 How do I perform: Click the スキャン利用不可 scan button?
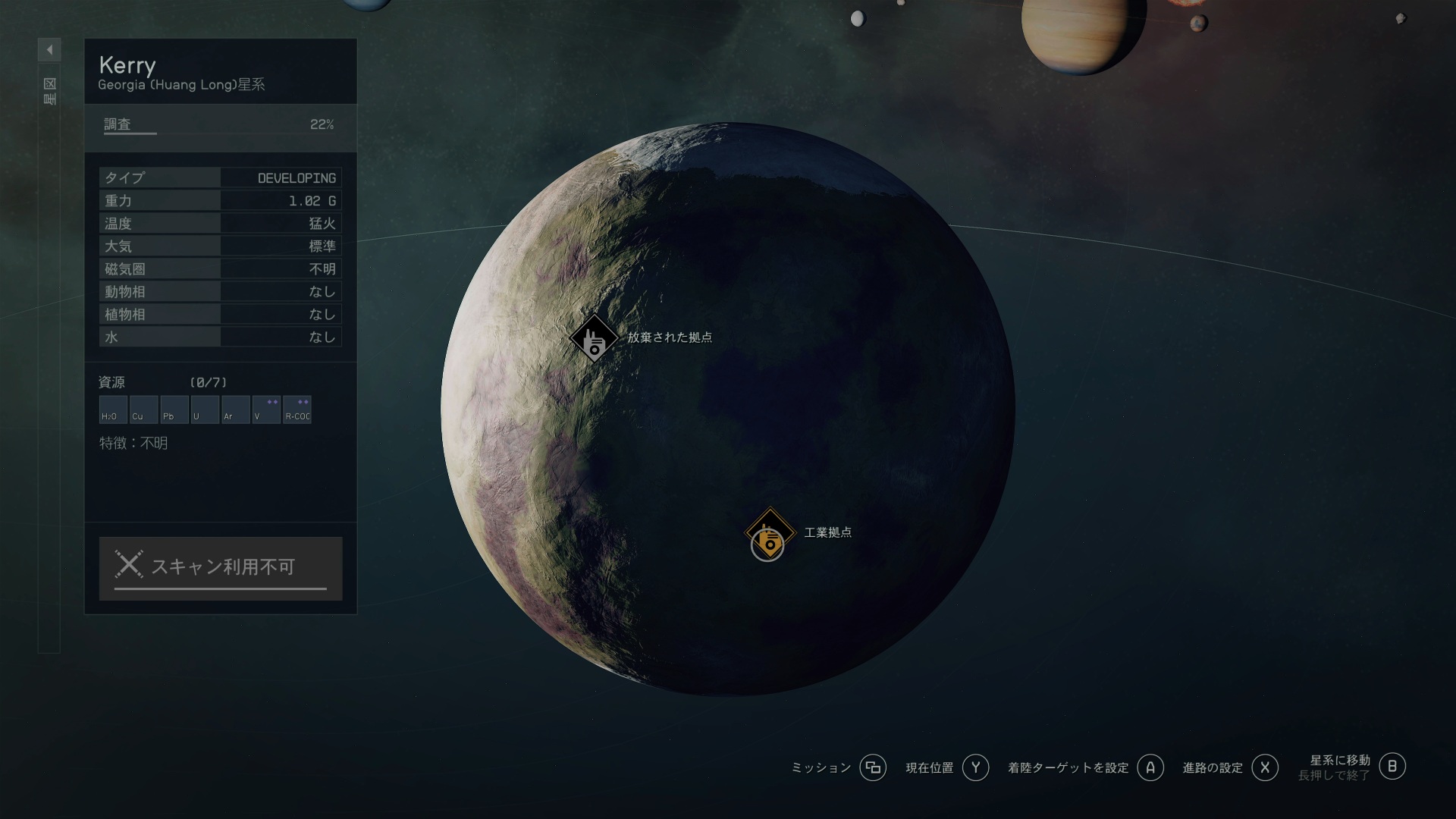pos(221,568)
